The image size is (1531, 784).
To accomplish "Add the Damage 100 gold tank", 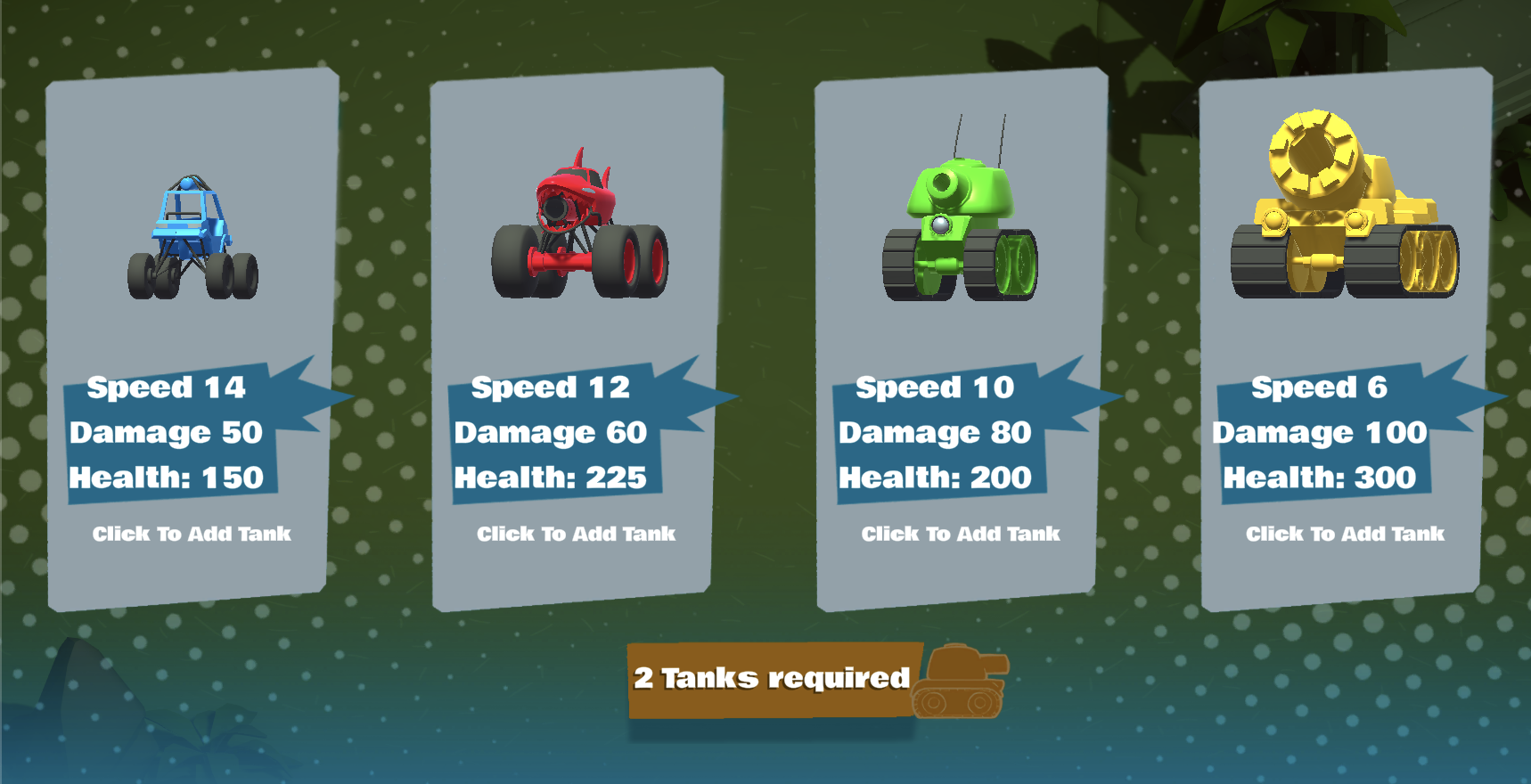I will [1346, 534].
